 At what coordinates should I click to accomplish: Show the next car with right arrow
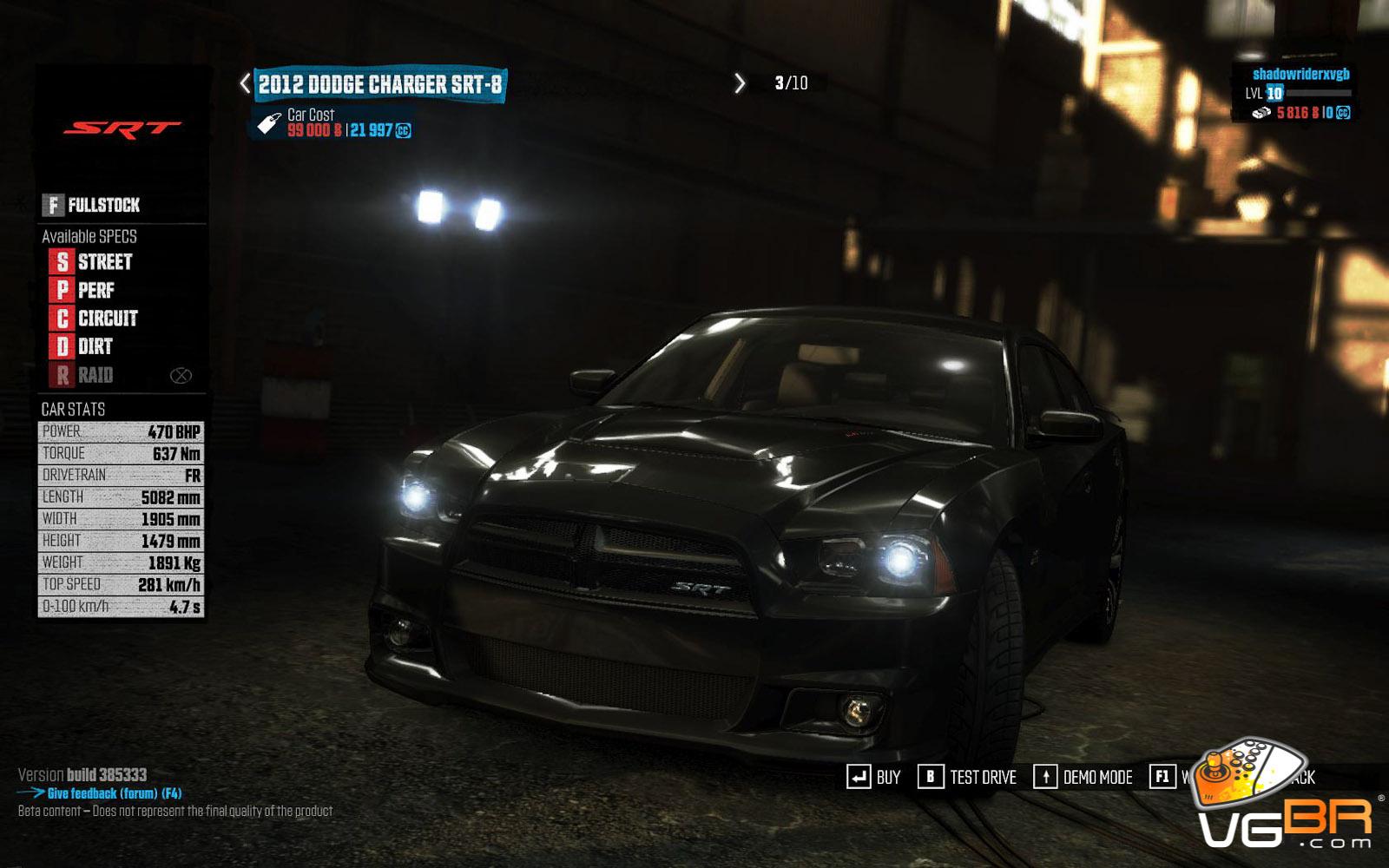click(x=740, y=83)
